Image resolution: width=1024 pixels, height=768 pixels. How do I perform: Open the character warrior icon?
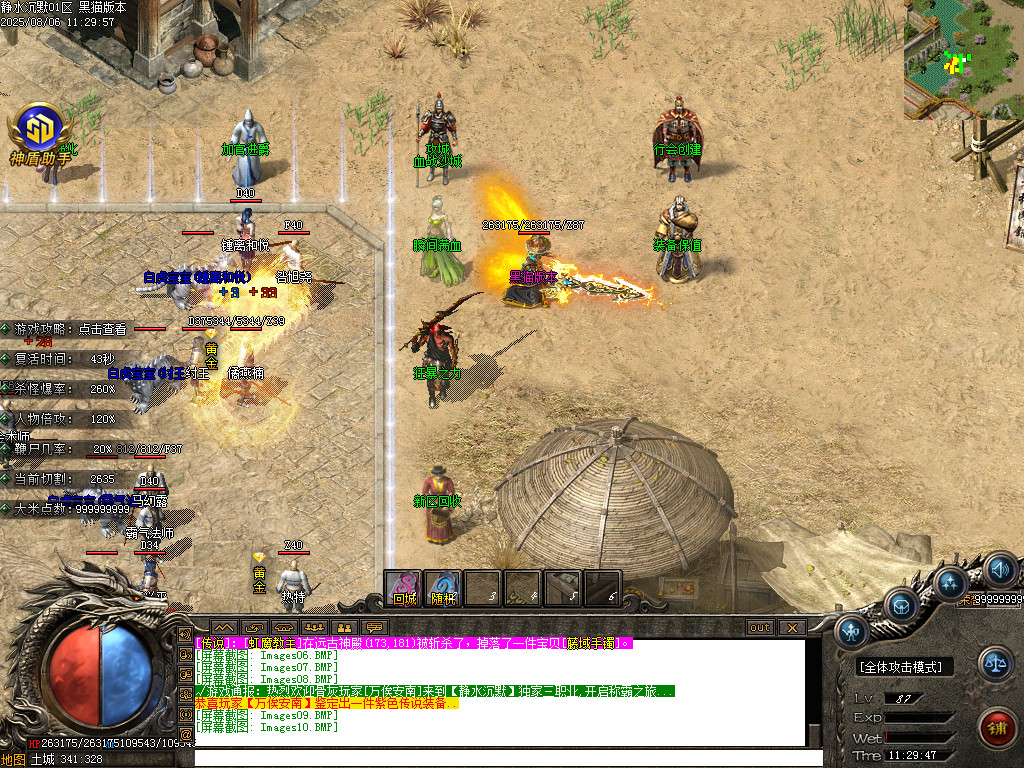click(x=852, y=630)
